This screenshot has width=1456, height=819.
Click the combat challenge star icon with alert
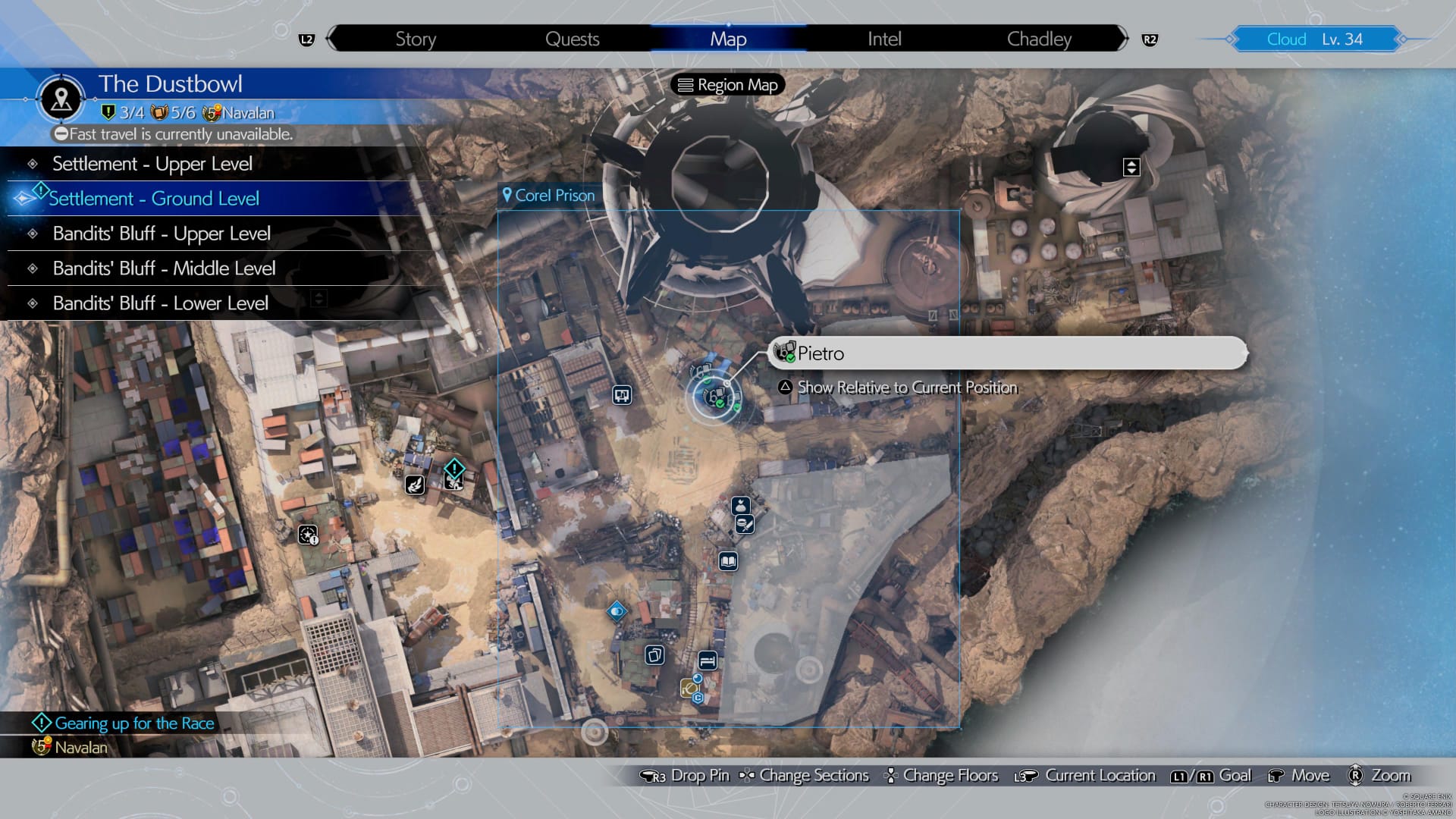coord(308,535)
